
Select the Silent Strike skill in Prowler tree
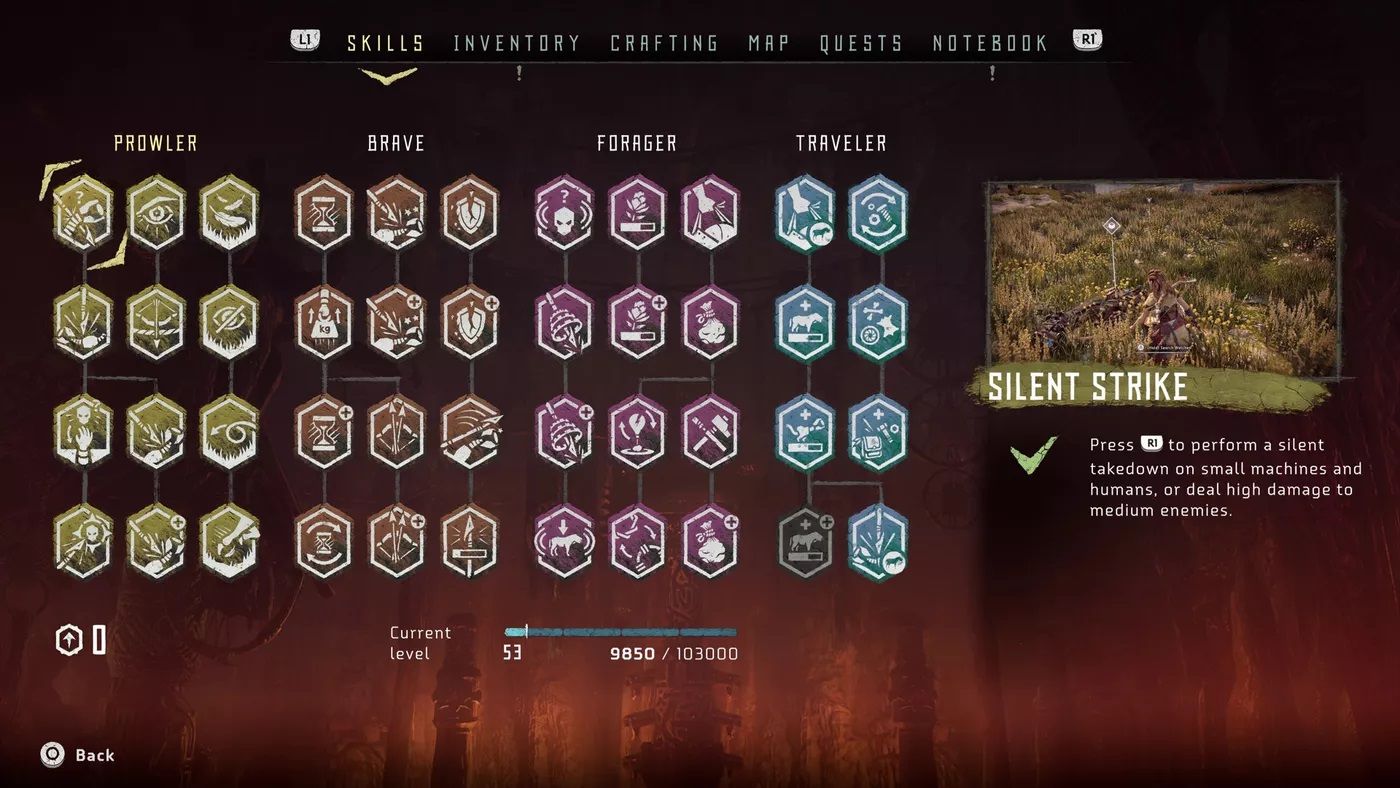tap(83, 212)
